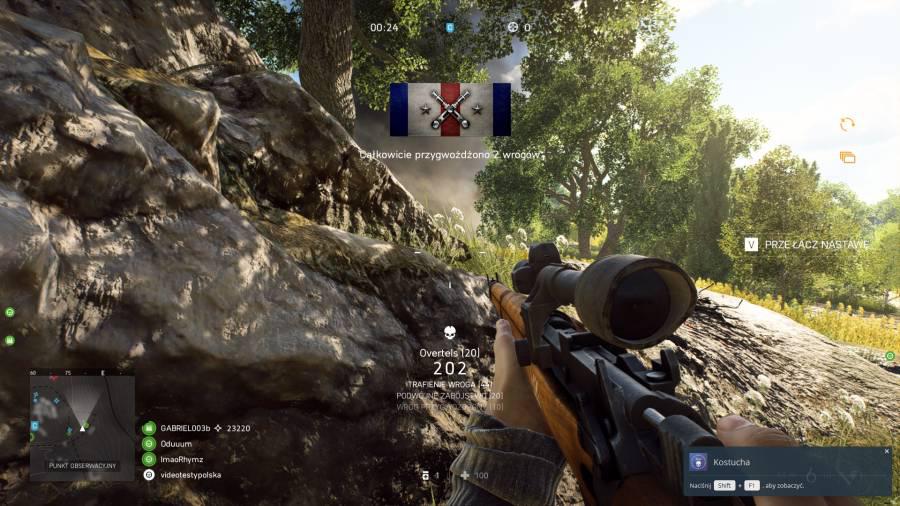The image size is (900, 506).
Task: Select squad member GABRIEL003b
Action: (188, 427)
